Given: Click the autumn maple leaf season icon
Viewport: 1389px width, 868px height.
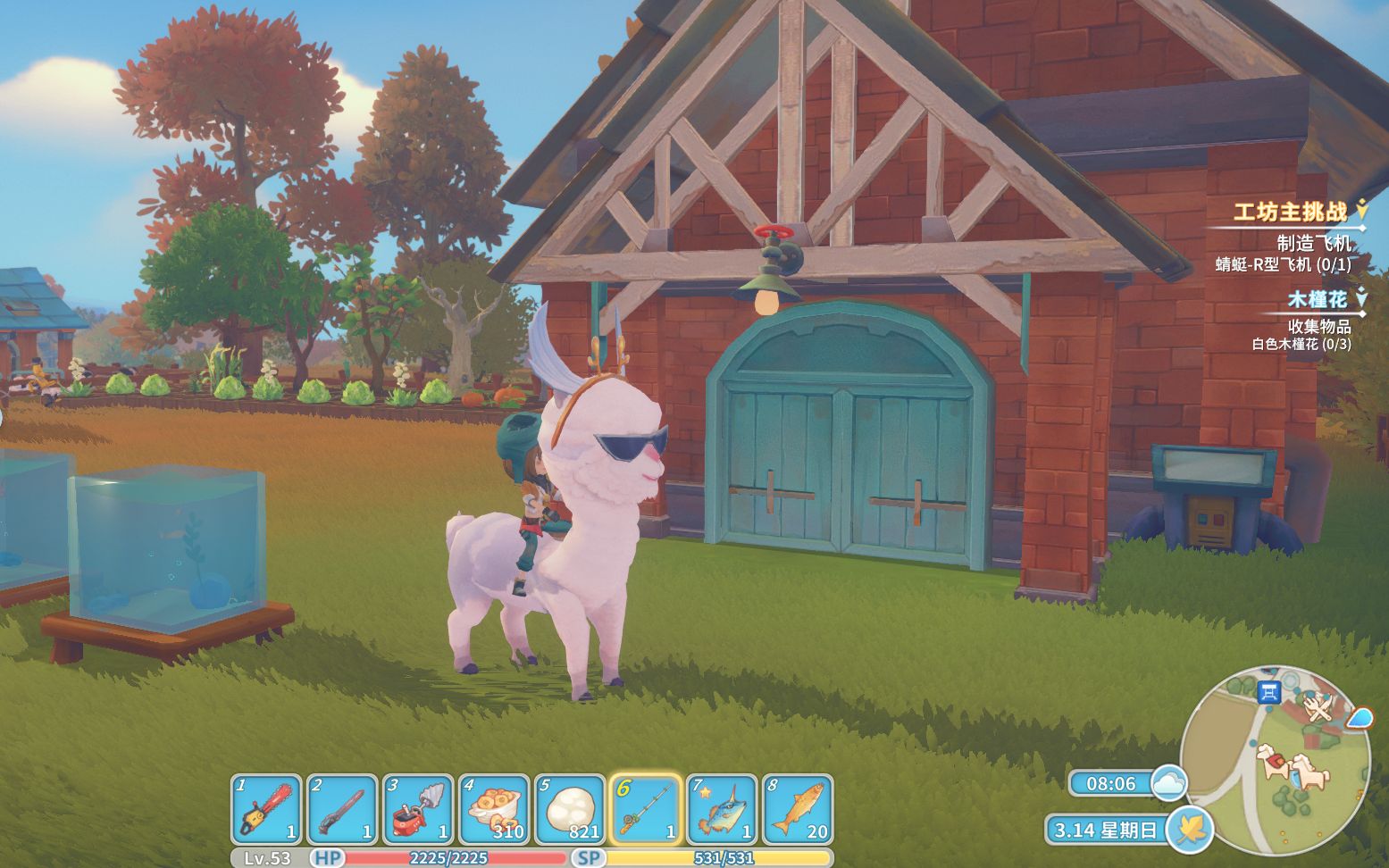Looking at the screenshot, I should 1189,830.
